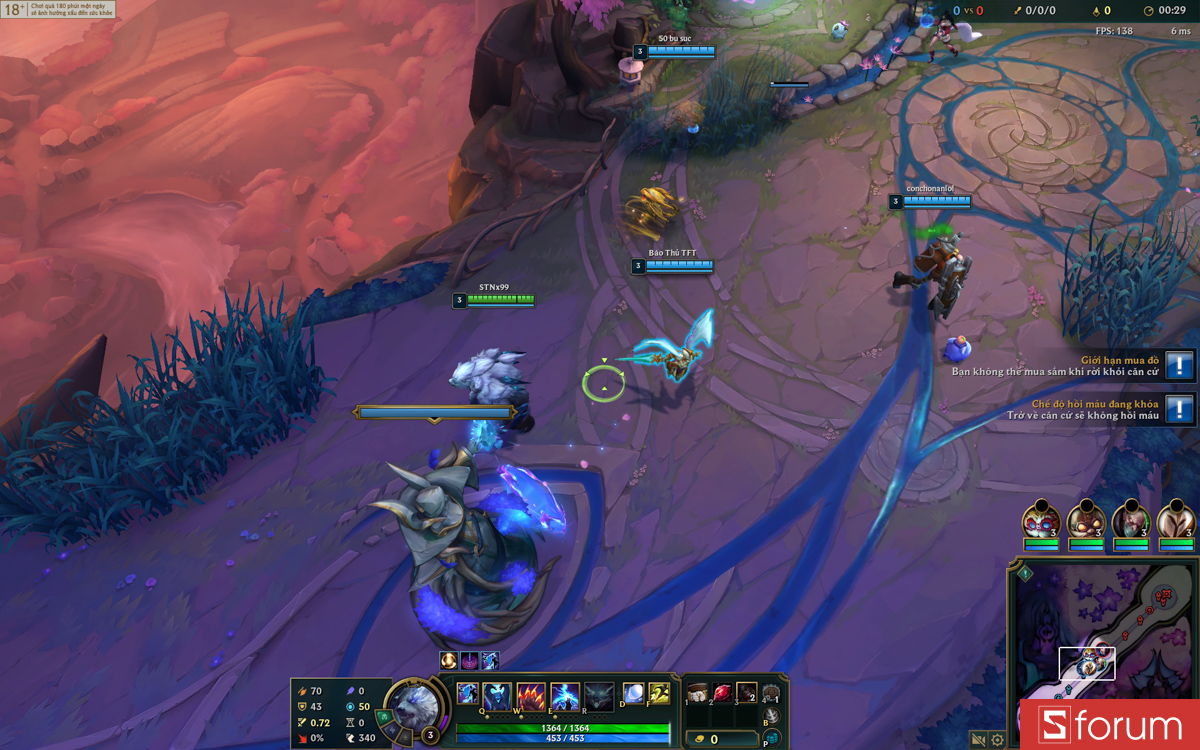Image resolution: width=1200 pixels, height=750 pixels.
Task: Use the yellow summoner spell on F
Action: (658, 693)
